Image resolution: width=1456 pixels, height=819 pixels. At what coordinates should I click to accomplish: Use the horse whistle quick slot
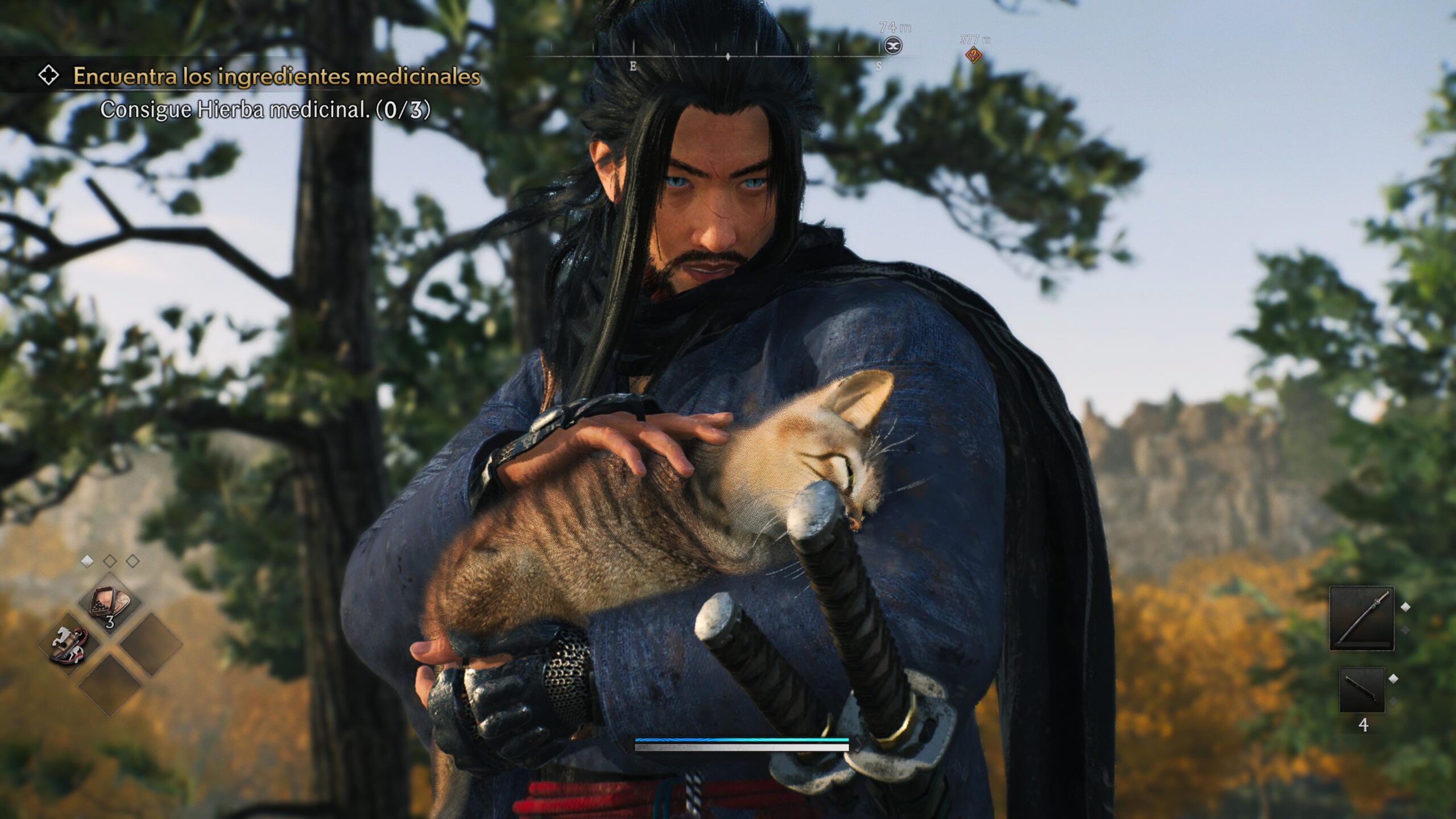pos(68,645)
